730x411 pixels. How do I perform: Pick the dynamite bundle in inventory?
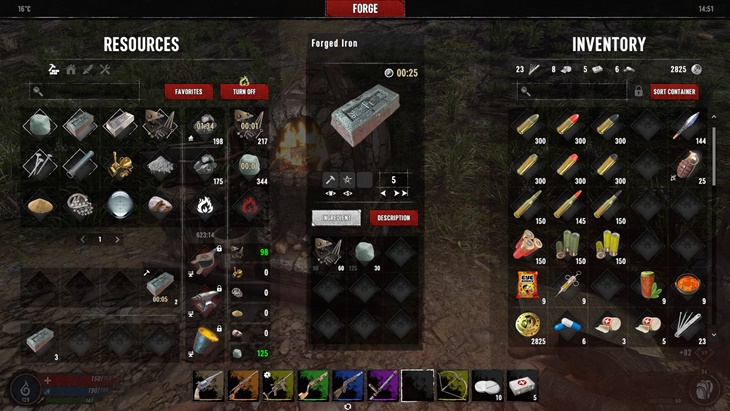[x=529, y=246]
